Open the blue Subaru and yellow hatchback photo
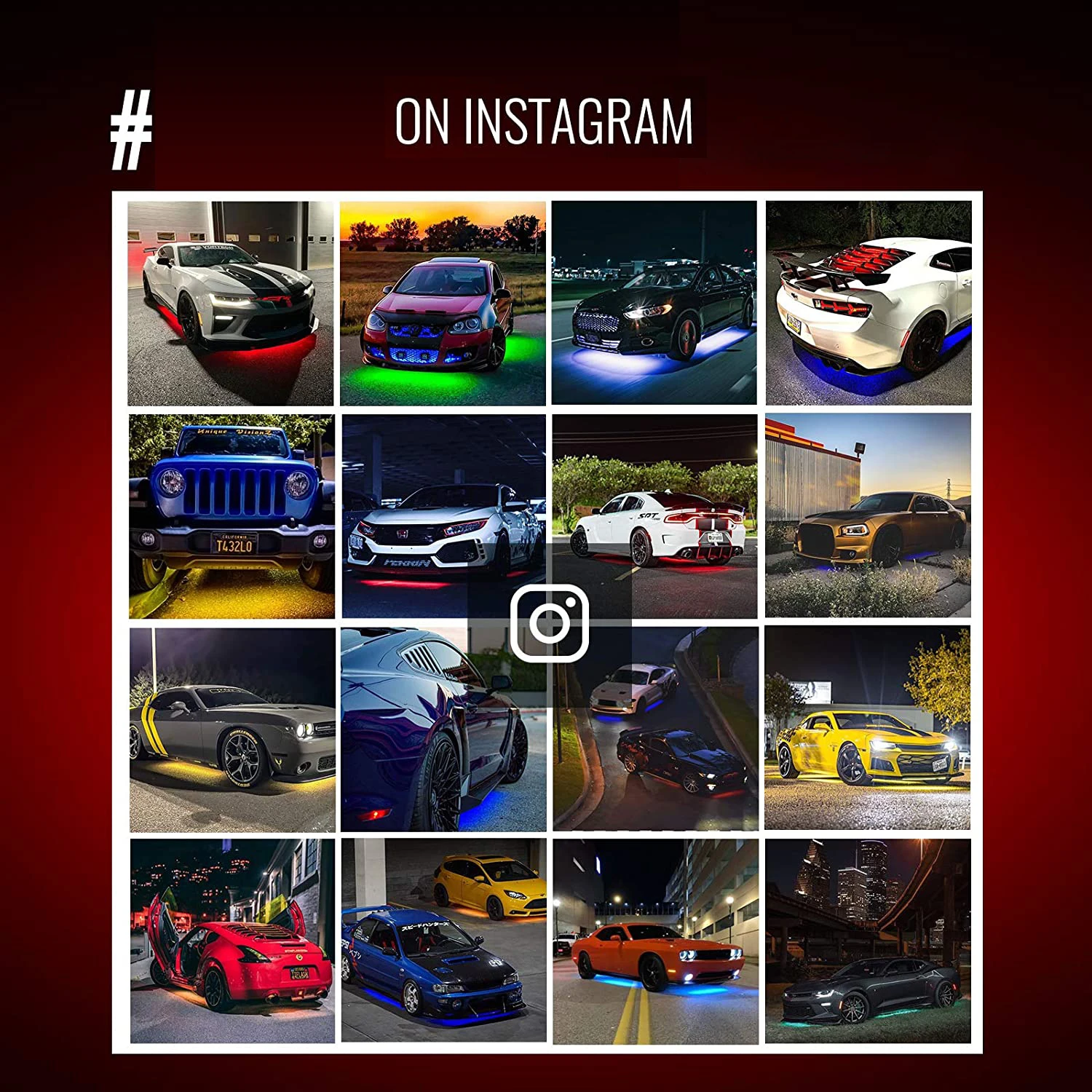The height and width of the screenshot is (1092, 1092). 443,941
